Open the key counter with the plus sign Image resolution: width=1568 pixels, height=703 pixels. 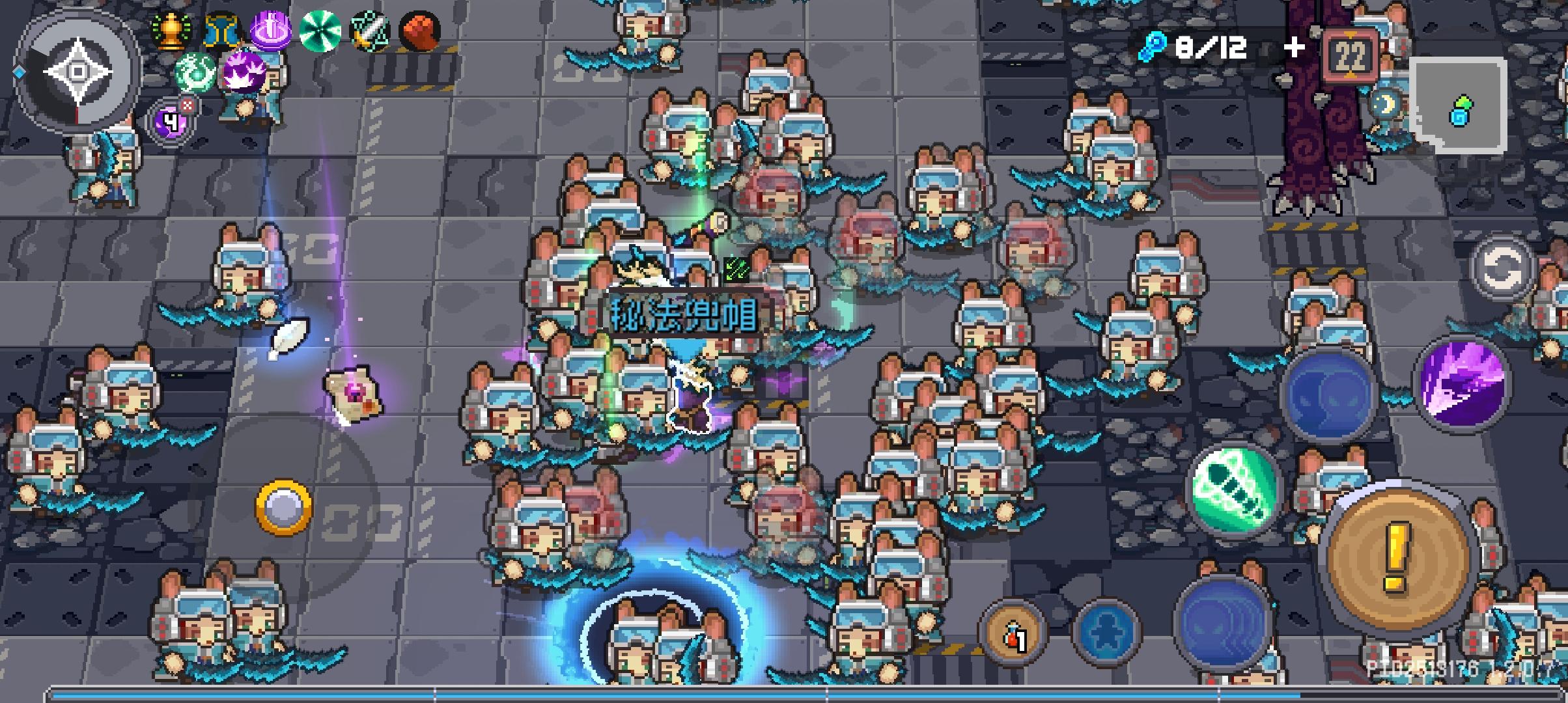pos(1295,46)
